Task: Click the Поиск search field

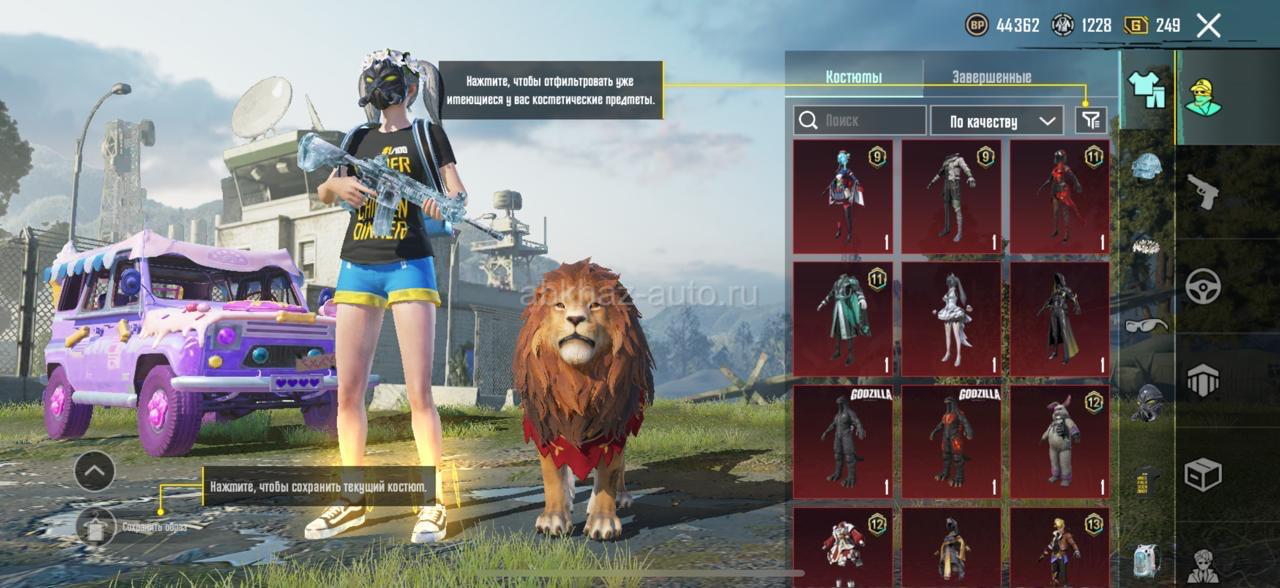Action: (x=860, y=121)
